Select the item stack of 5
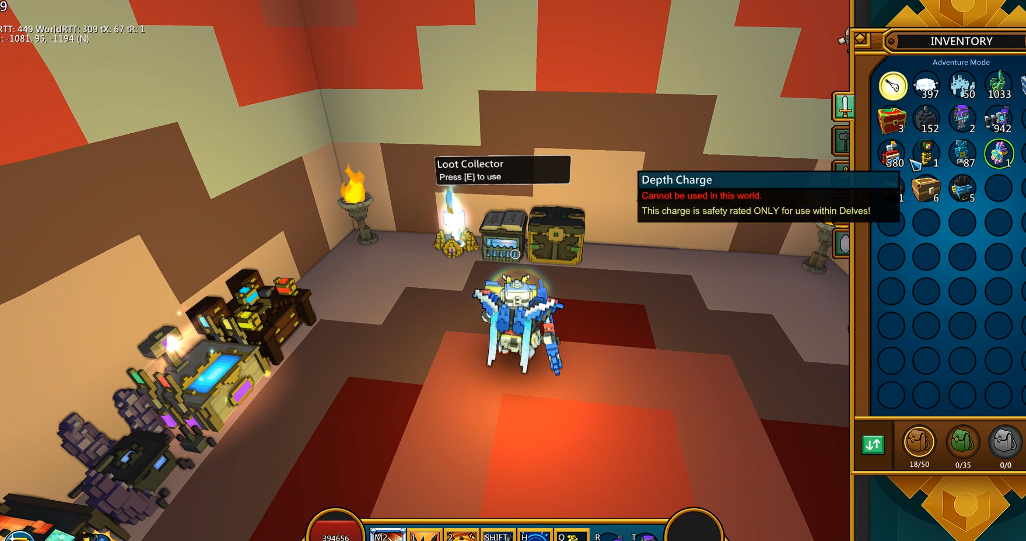The width and height of the screenshot is (1026, 541). pyautogui.click(x=962, y=188)
